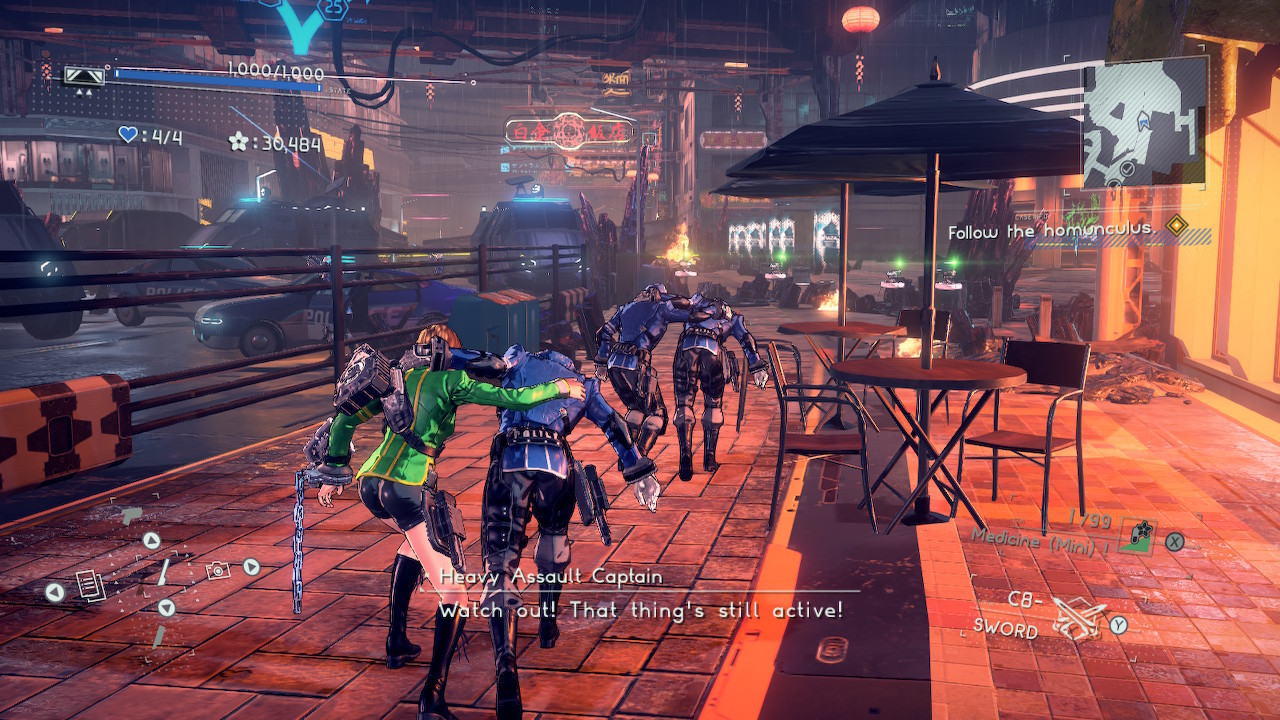Select the baton weapon icon

point(162,571)
